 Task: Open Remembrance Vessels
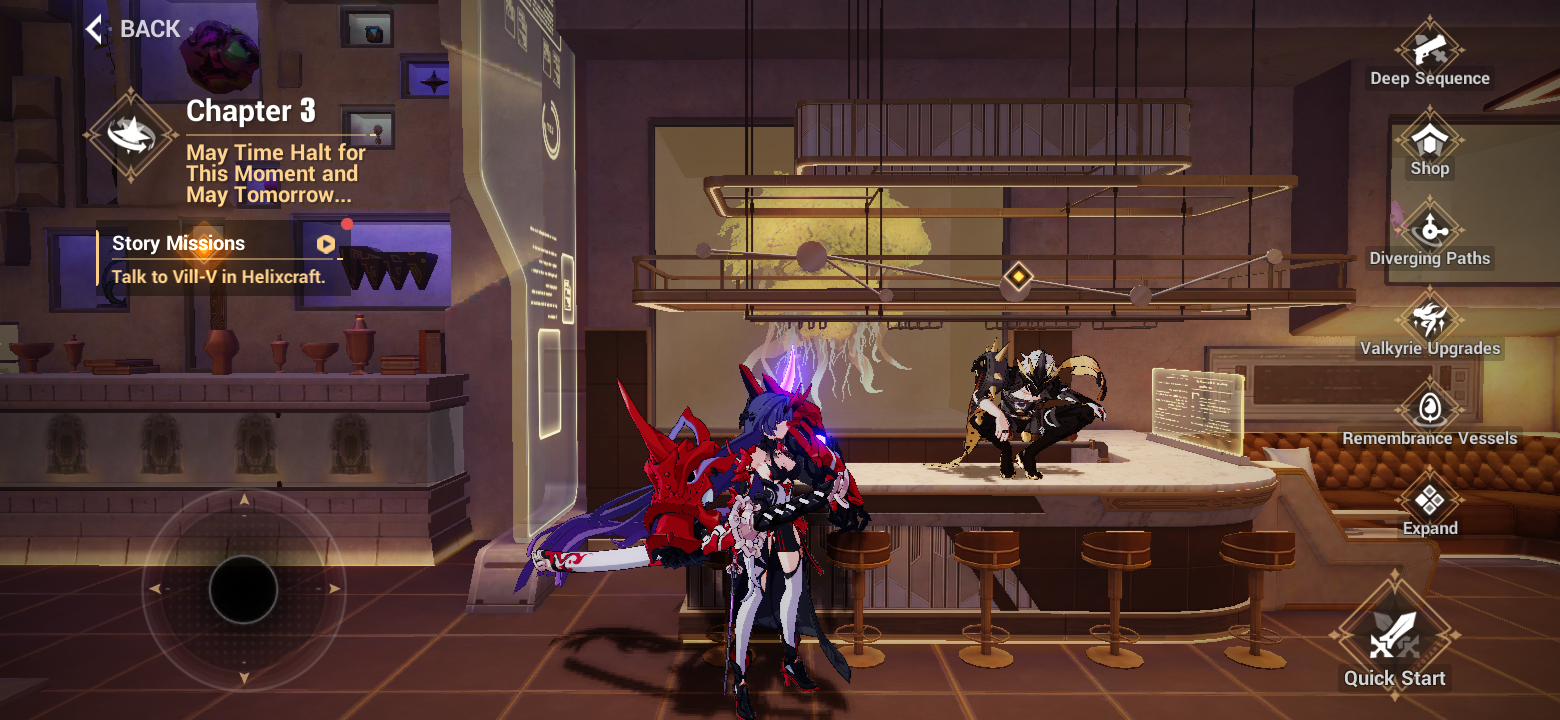coord(1429,408)
